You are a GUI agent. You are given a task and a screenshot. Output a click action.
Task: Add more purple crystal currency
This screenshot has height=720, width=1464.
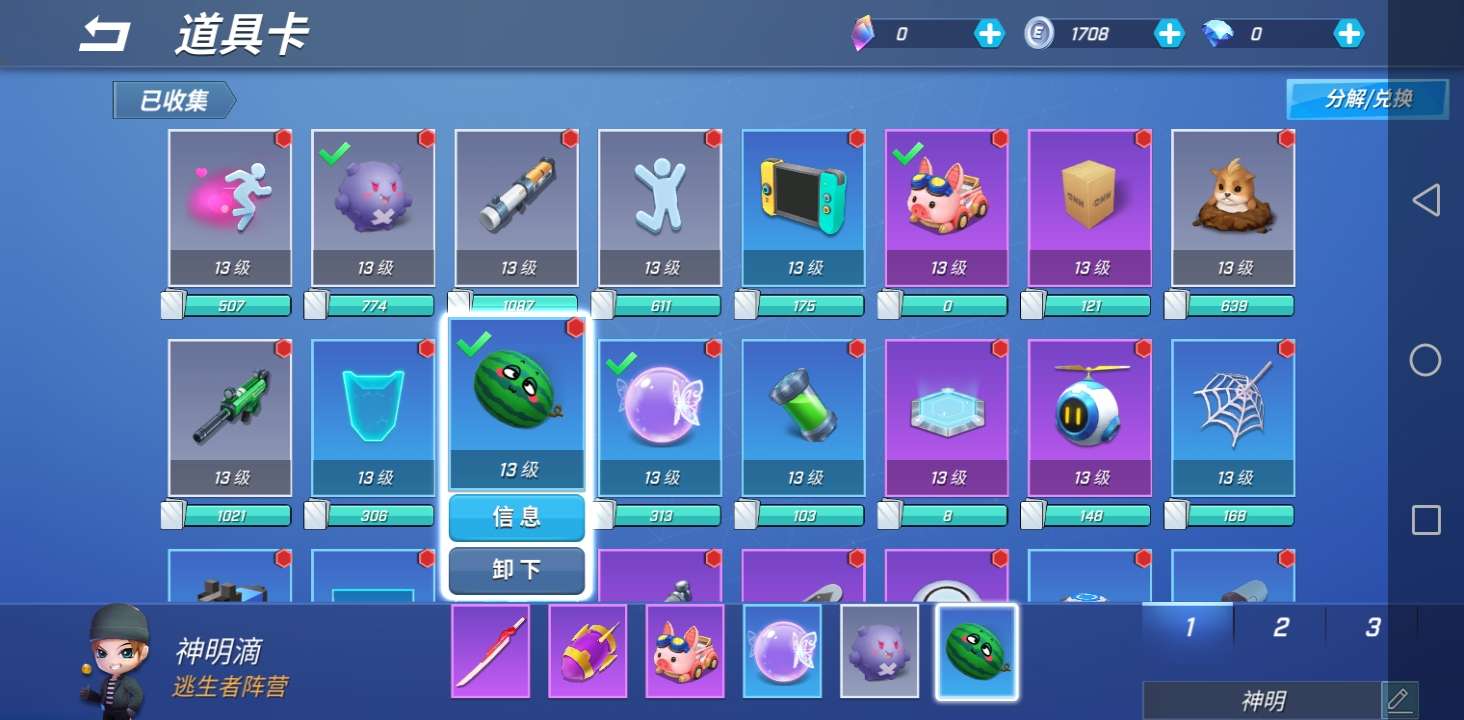coord(989,34)
